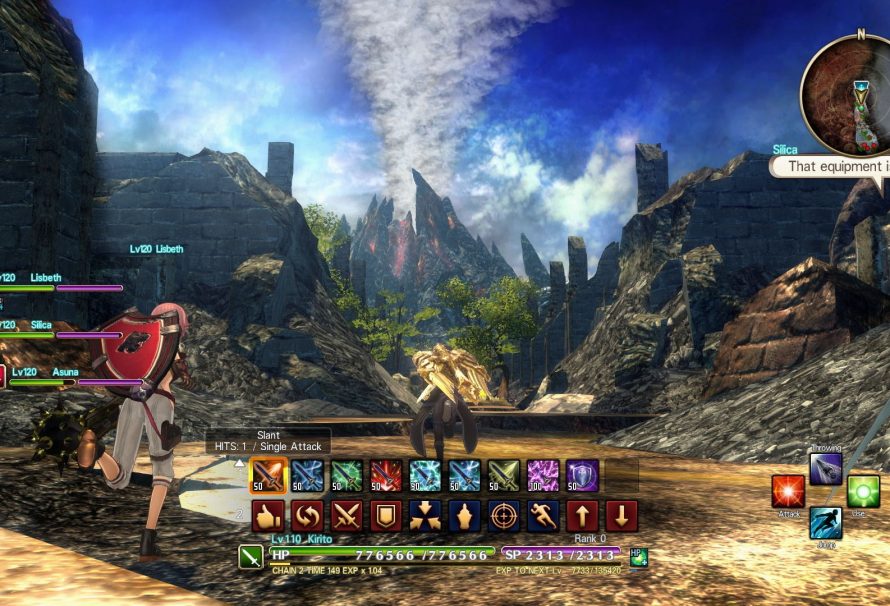Activate the Jump action icon
The image size is (890, 606).
coord(826,523)
